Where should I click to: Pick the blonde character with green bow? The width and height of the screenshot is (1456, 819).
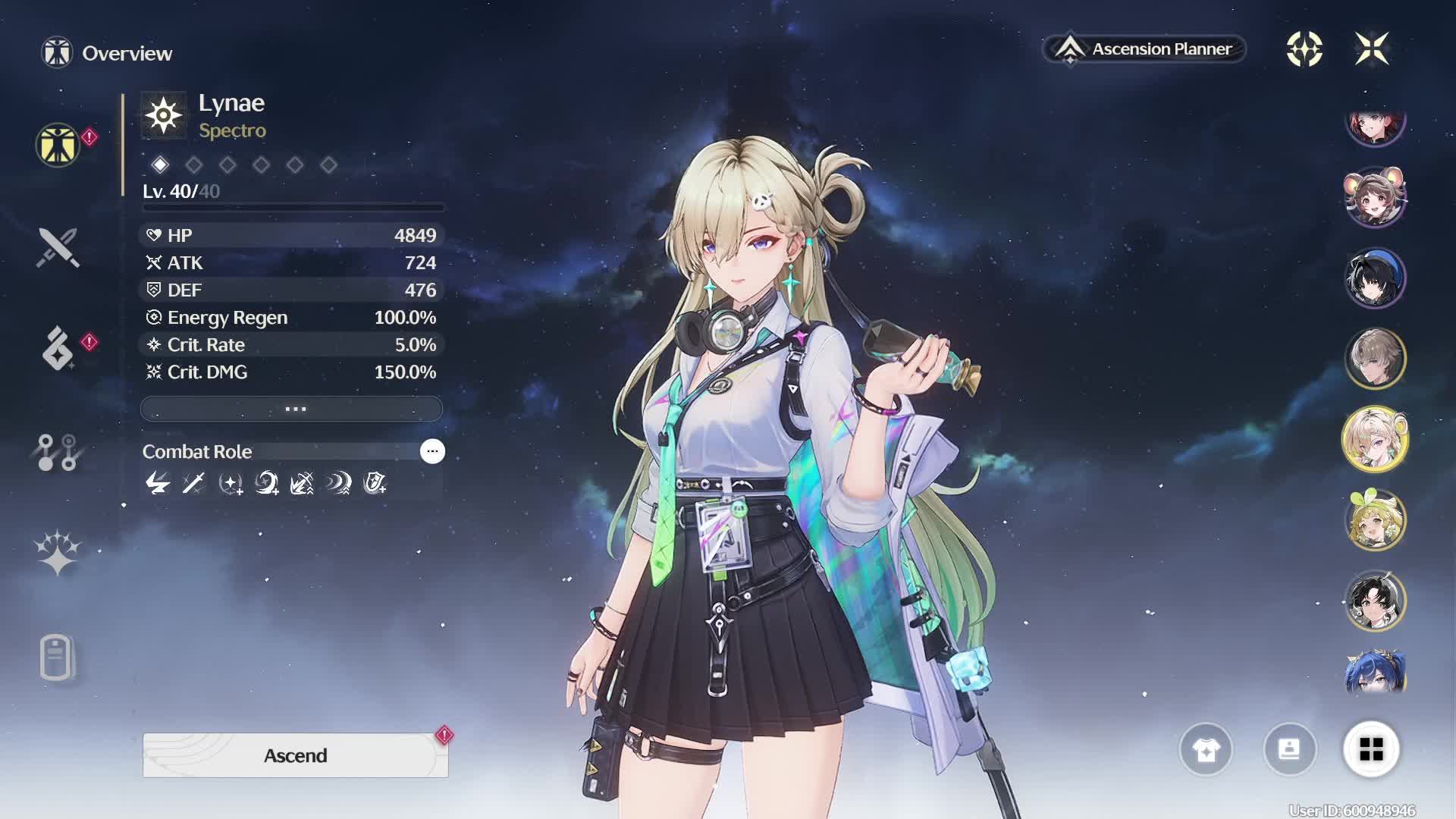tap(1375, 520)
